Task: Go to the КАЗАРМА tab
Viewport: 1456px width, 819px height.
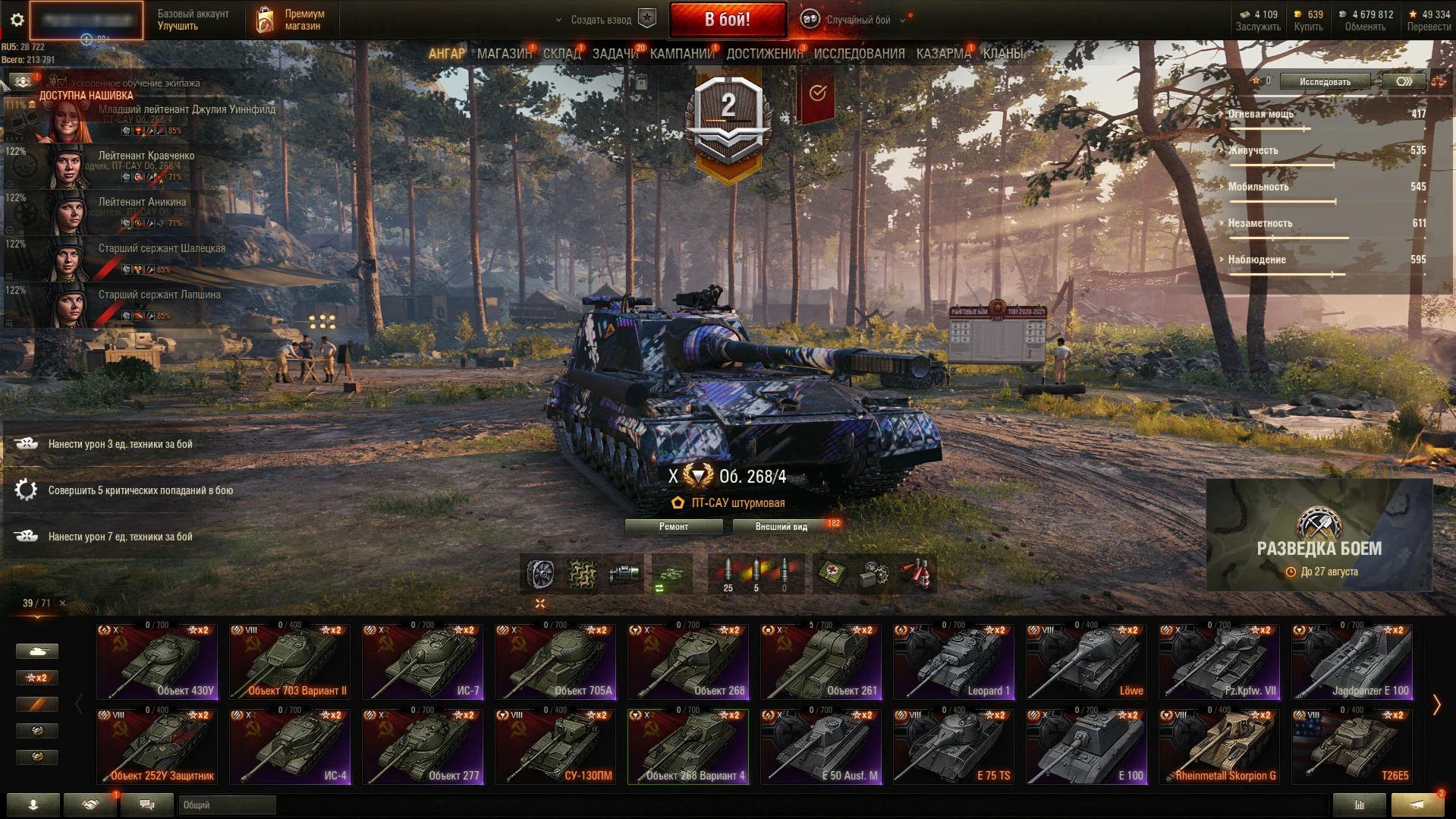Action: click(x=943, y=54)
